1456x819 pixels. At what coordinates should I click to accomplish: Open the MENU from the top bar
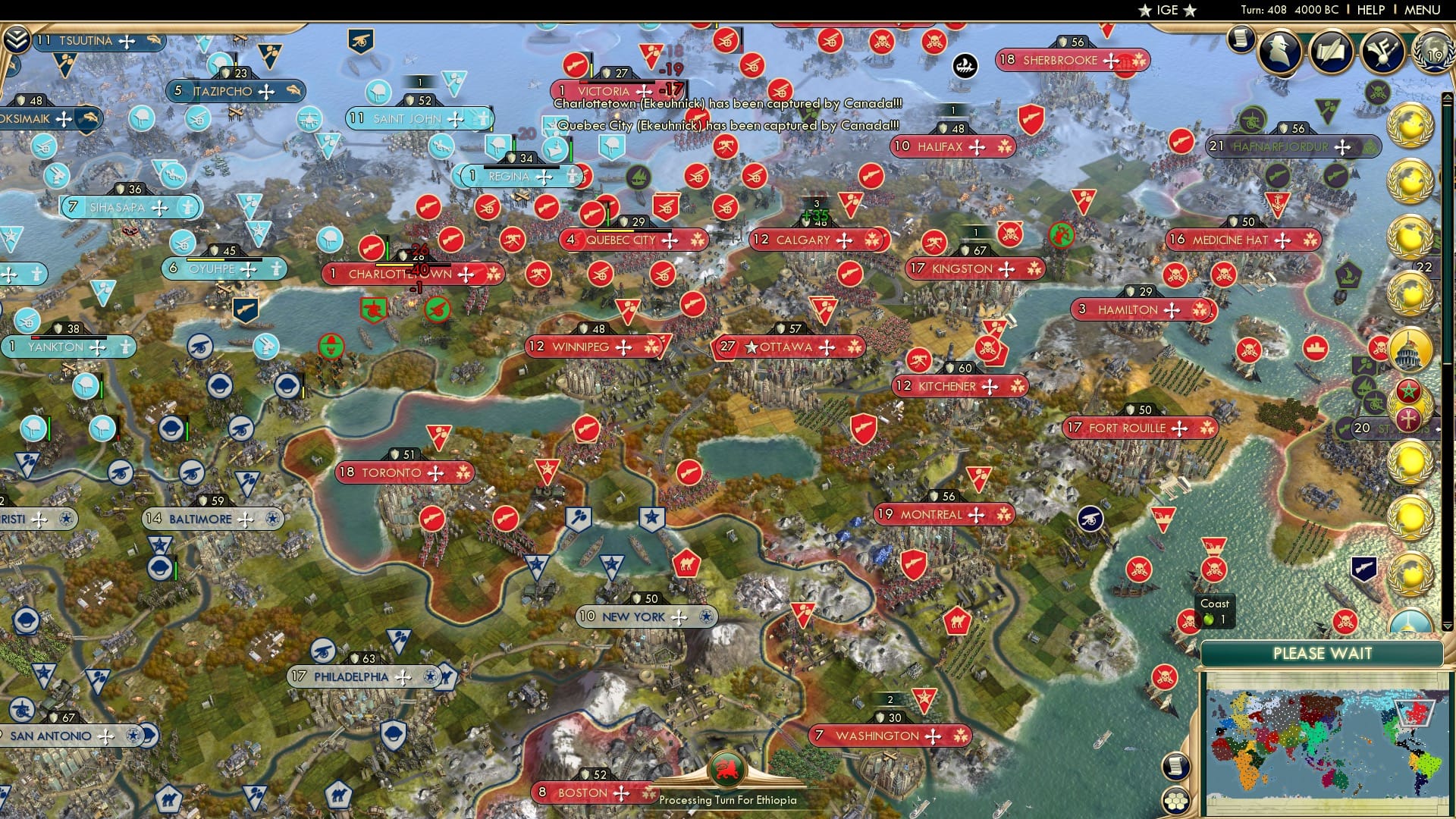(1424, 10)
